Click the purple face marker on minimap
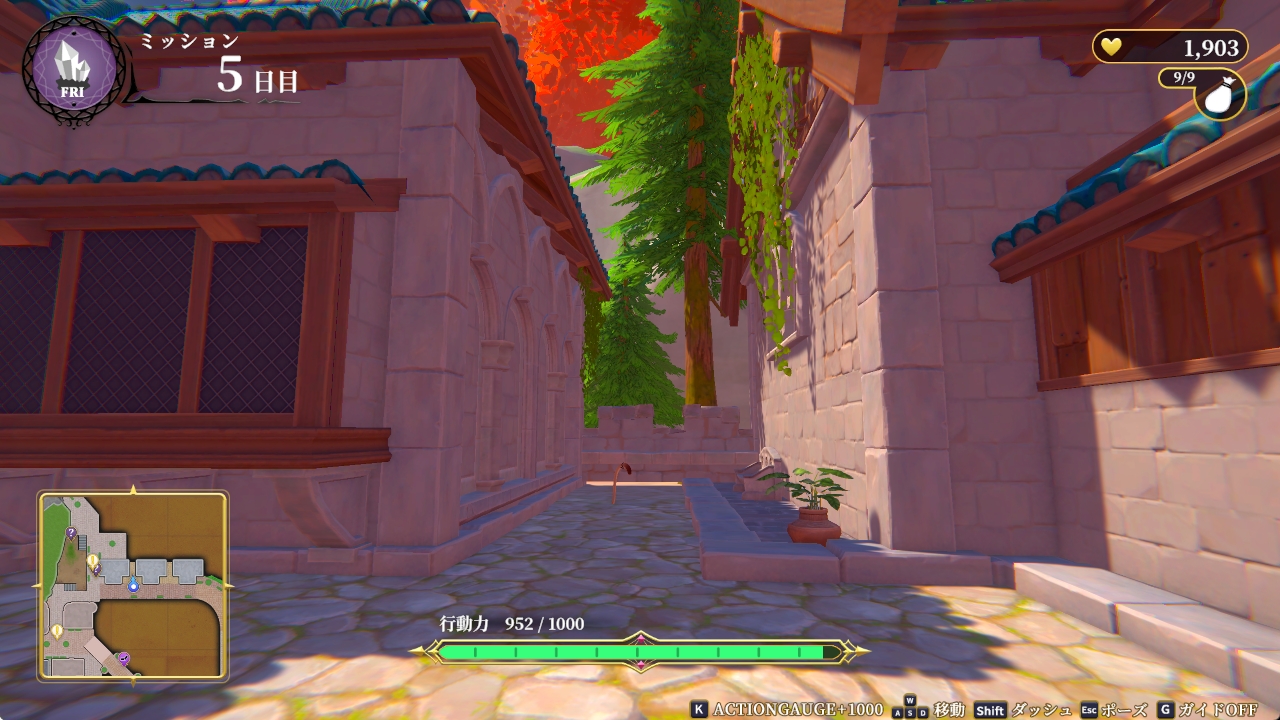The image size is (1280, 720). click(124, 657)
